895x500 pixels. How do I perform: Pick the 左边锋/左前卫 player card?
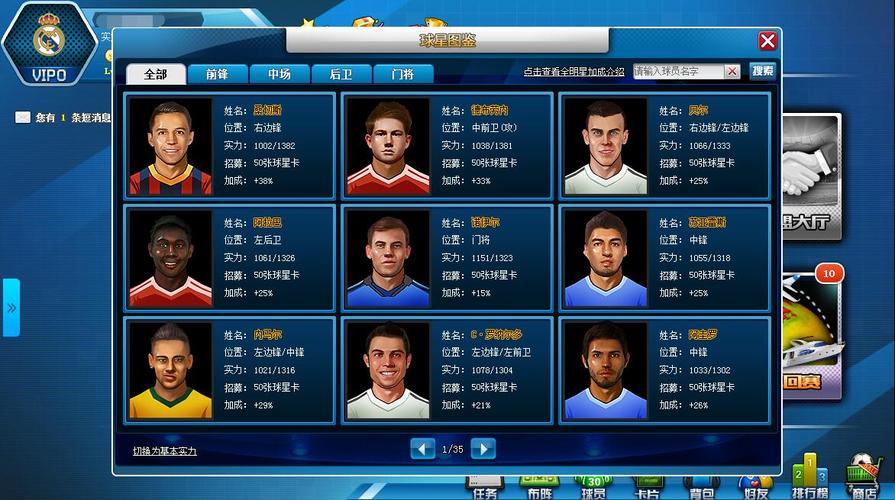(446, 369)
